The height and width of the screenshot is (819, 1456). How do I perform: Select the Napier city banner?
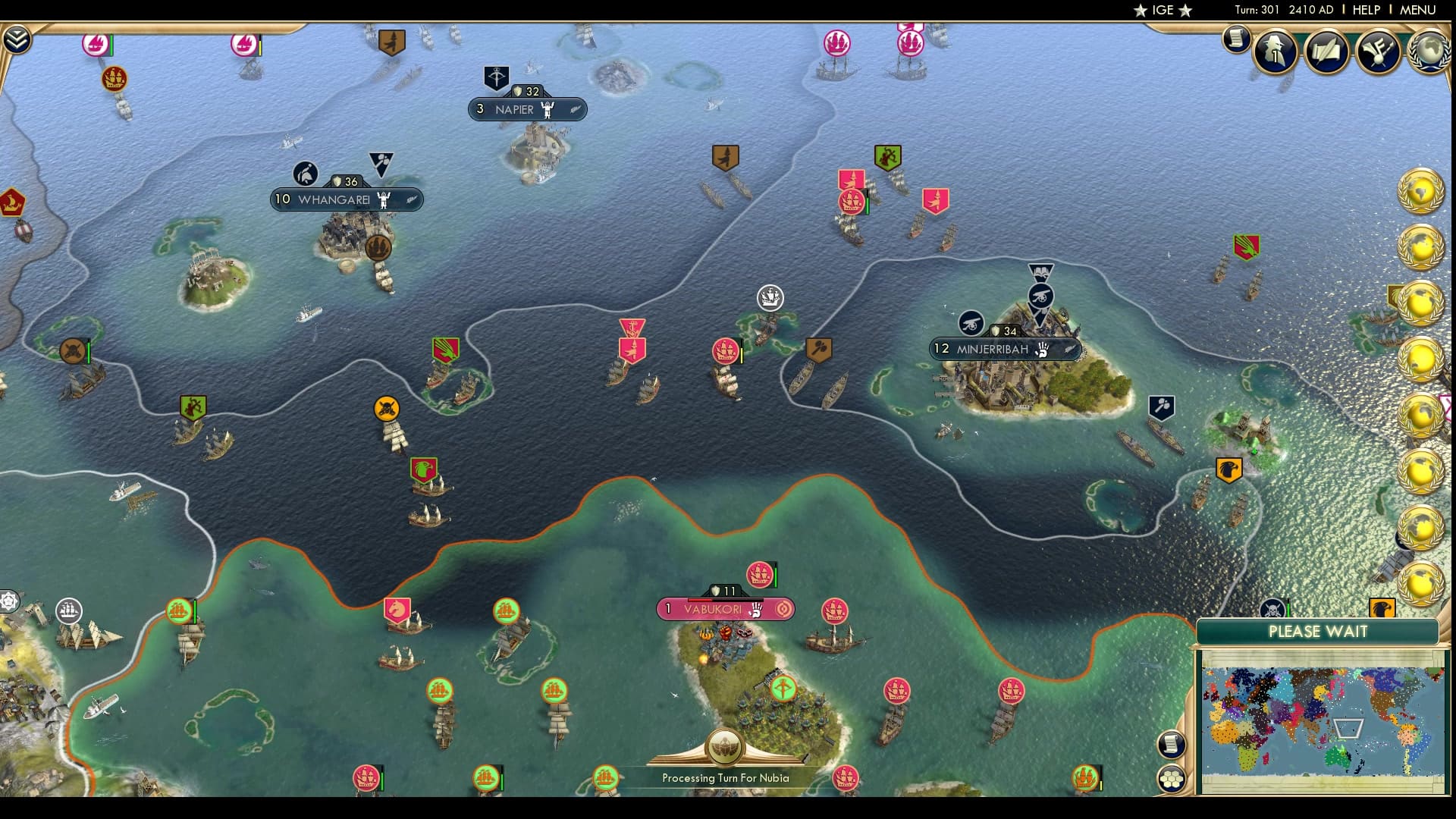(x=526, y=109)
